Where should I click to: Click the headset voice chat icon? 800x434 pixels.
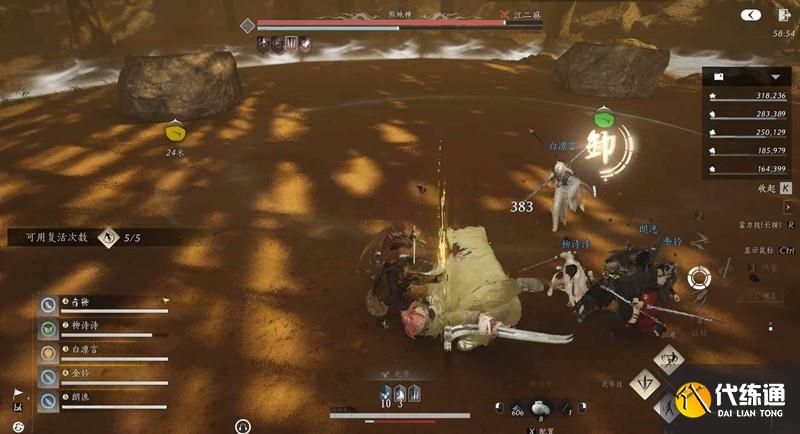[x=242, y=425]
